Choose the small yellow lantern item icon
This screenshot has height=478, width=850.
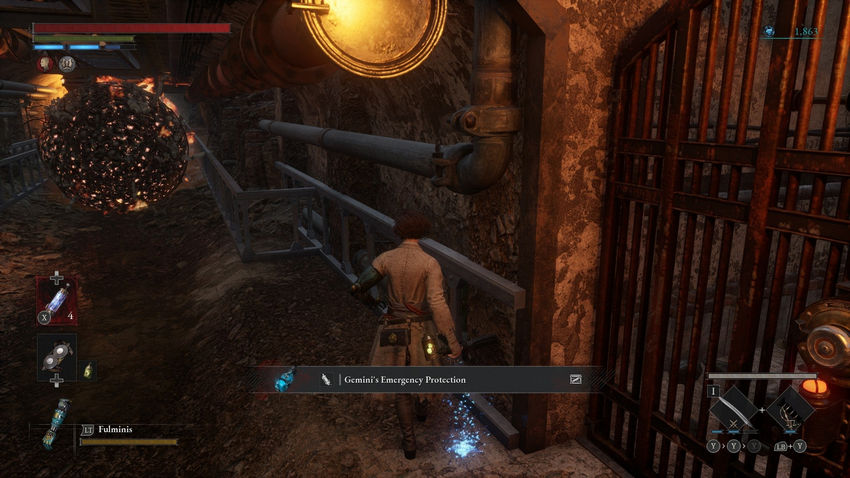(88, 370)
